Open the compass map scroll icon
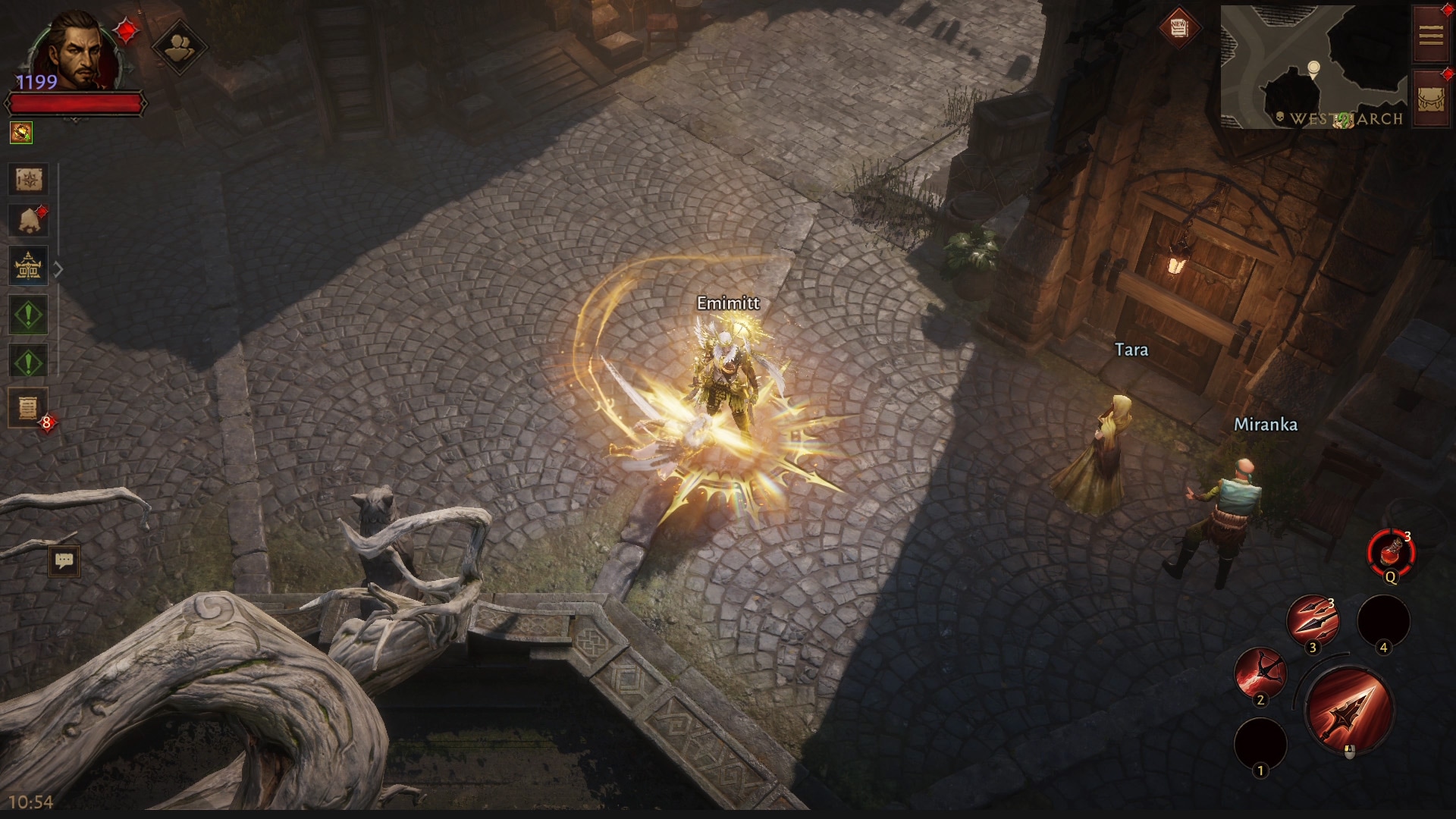Screen dimensions: 1456x819 (29, 180)
